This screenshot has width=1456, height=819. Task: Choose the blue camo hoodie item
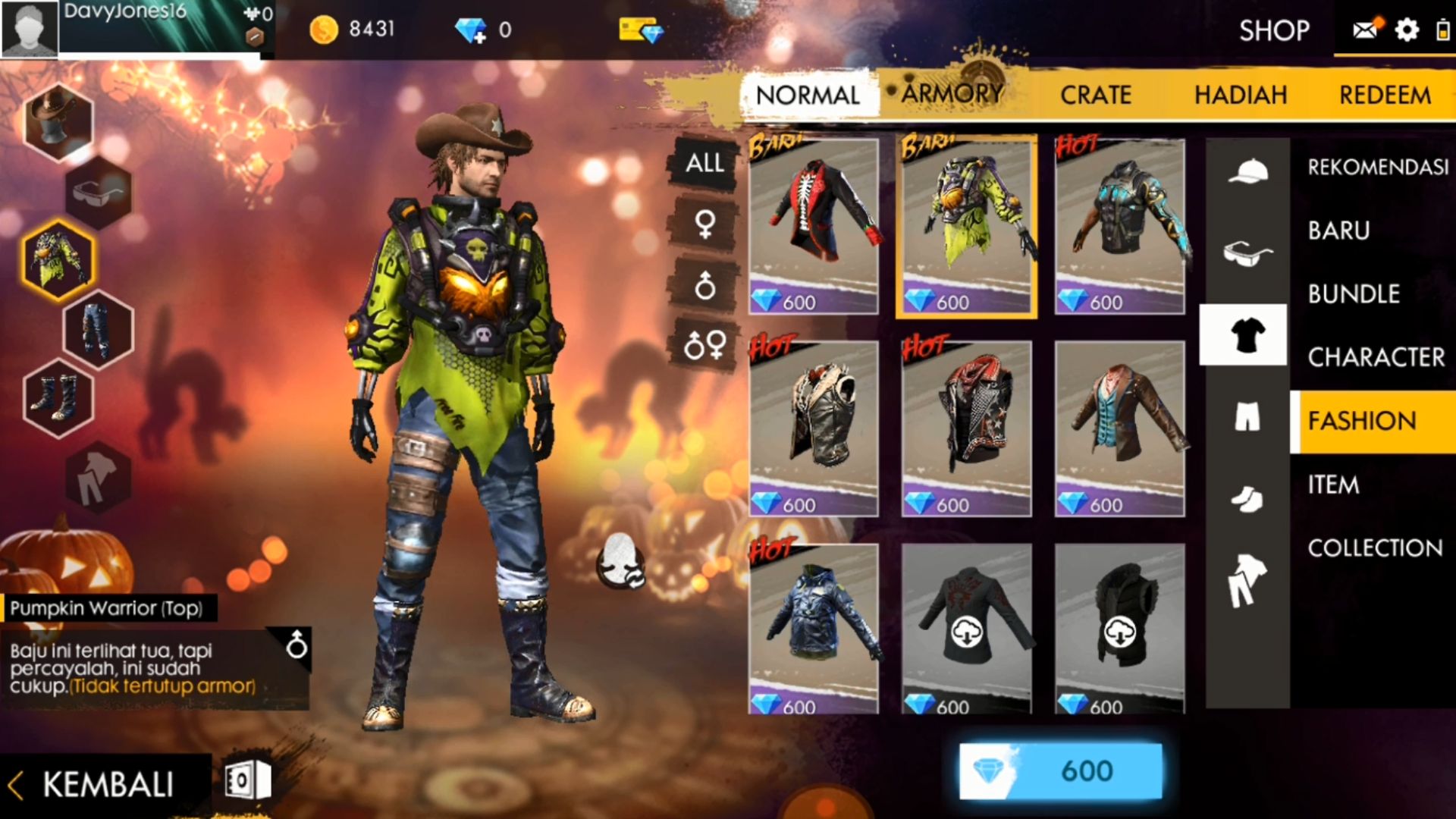click(x=814, y=628)
